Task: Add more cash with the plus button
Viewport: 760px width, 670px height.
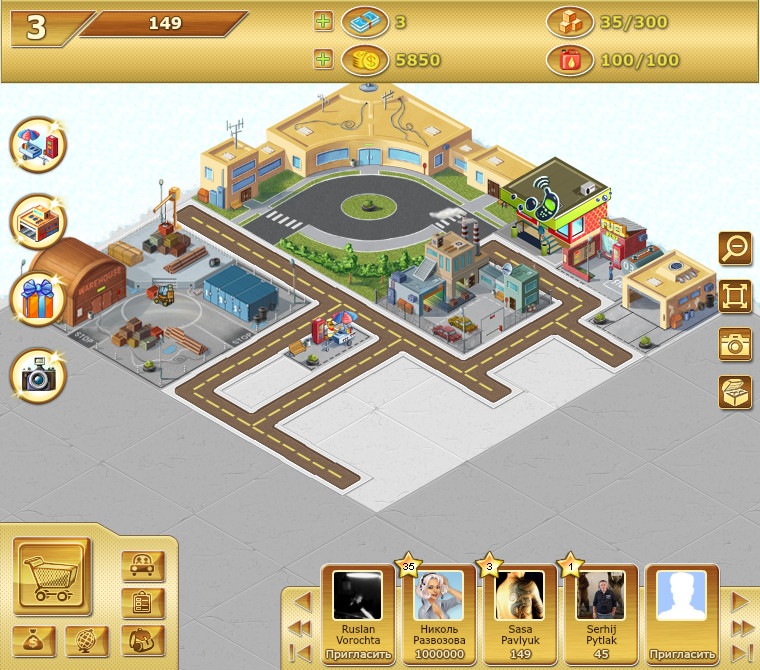Action: click(x=322, y=22)
